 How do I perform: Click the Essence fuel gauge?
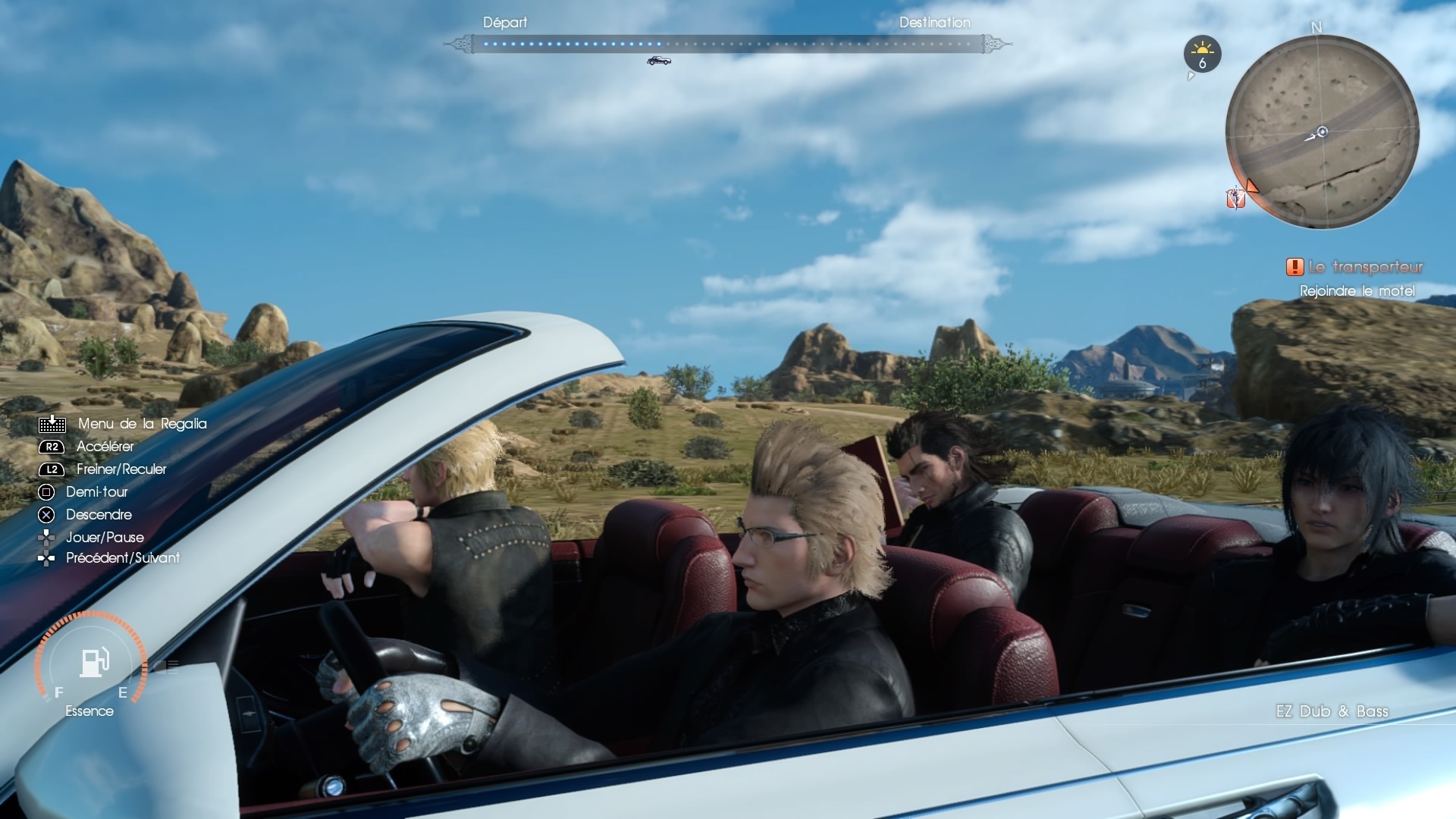(91, 662)
